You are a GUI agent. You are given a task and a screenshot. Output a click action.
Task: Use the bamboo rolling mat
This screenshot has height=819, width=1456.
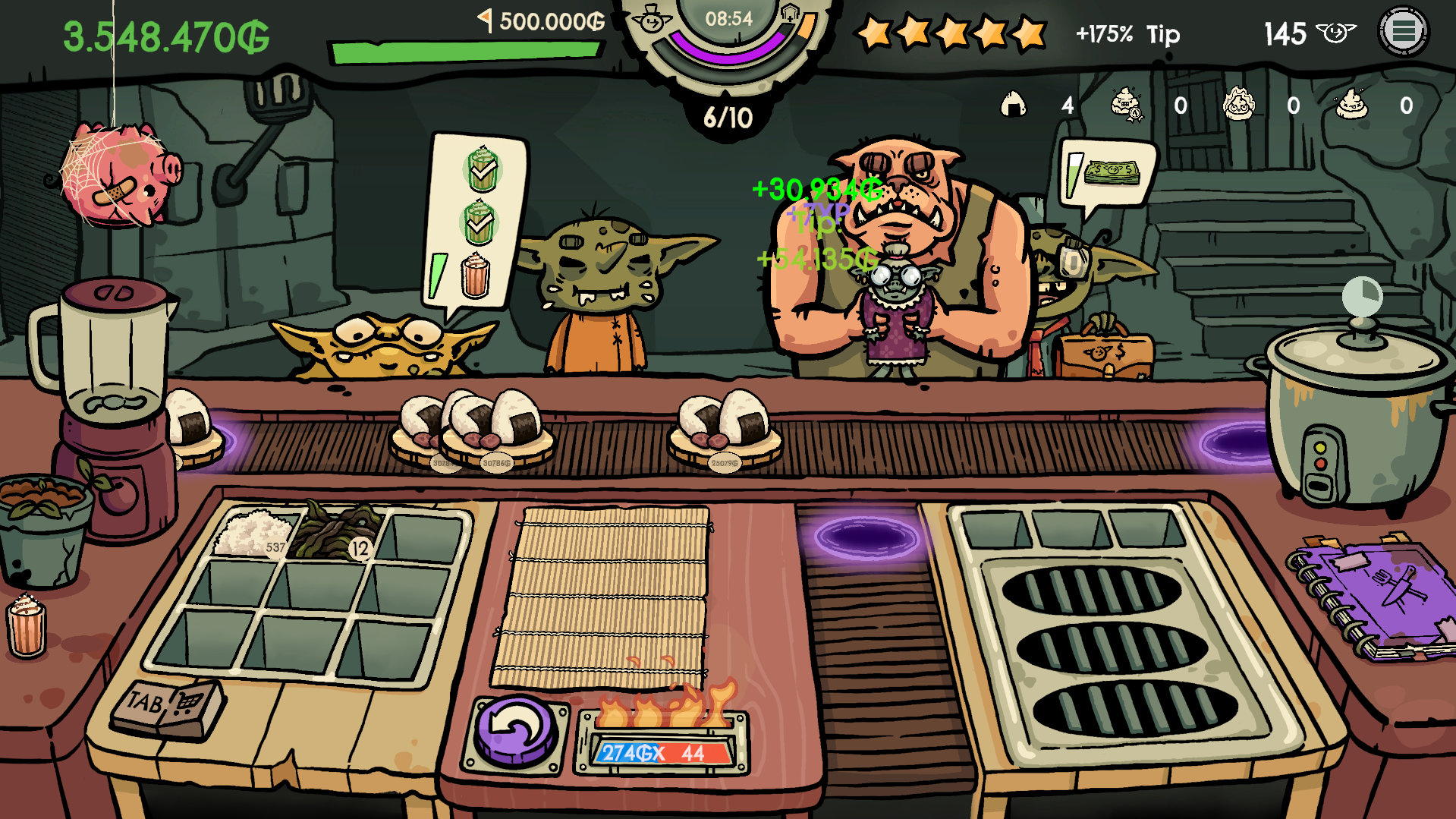pos(601,597)
